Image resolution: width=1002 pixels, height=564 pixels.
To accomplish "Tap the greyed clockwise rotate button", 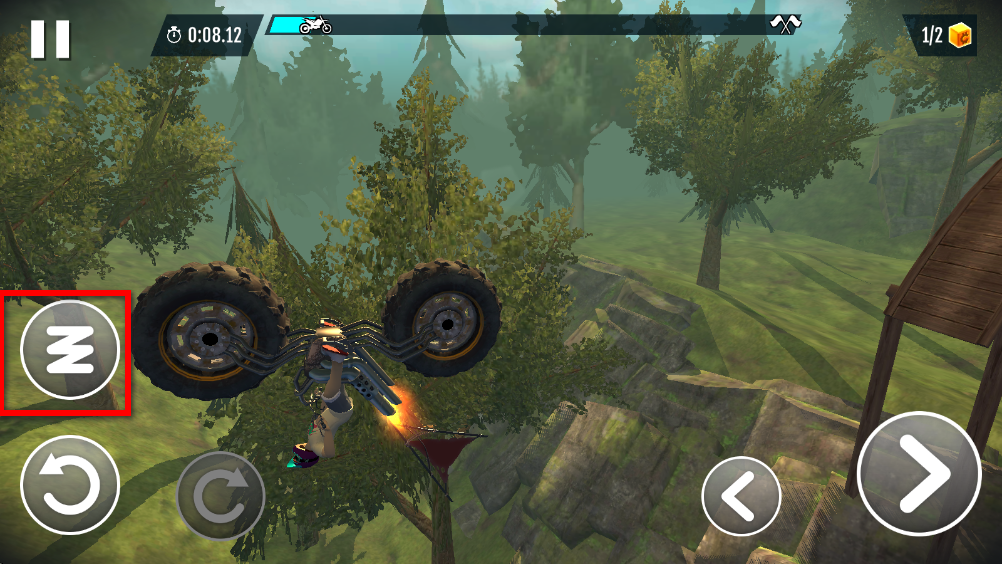I will (220, 496).
